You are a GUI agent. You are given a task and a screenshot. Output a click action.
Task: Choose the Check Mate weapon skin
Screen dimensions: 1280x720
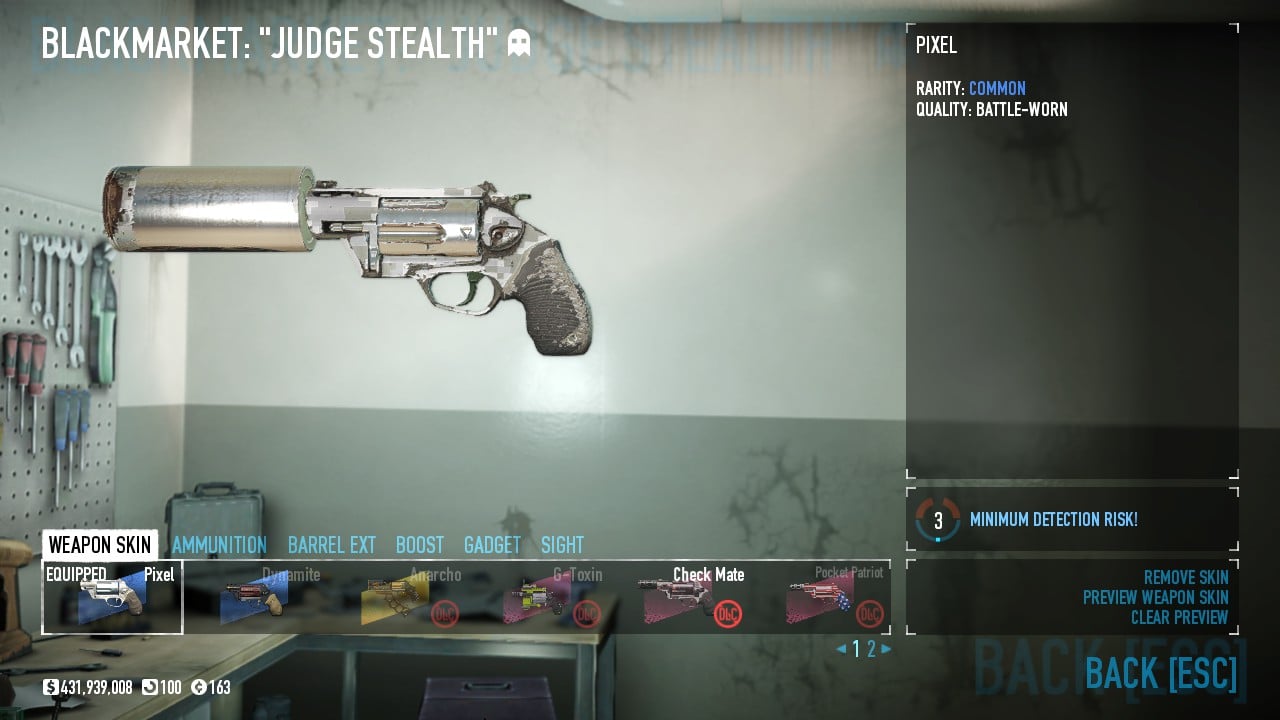point(680,598)
